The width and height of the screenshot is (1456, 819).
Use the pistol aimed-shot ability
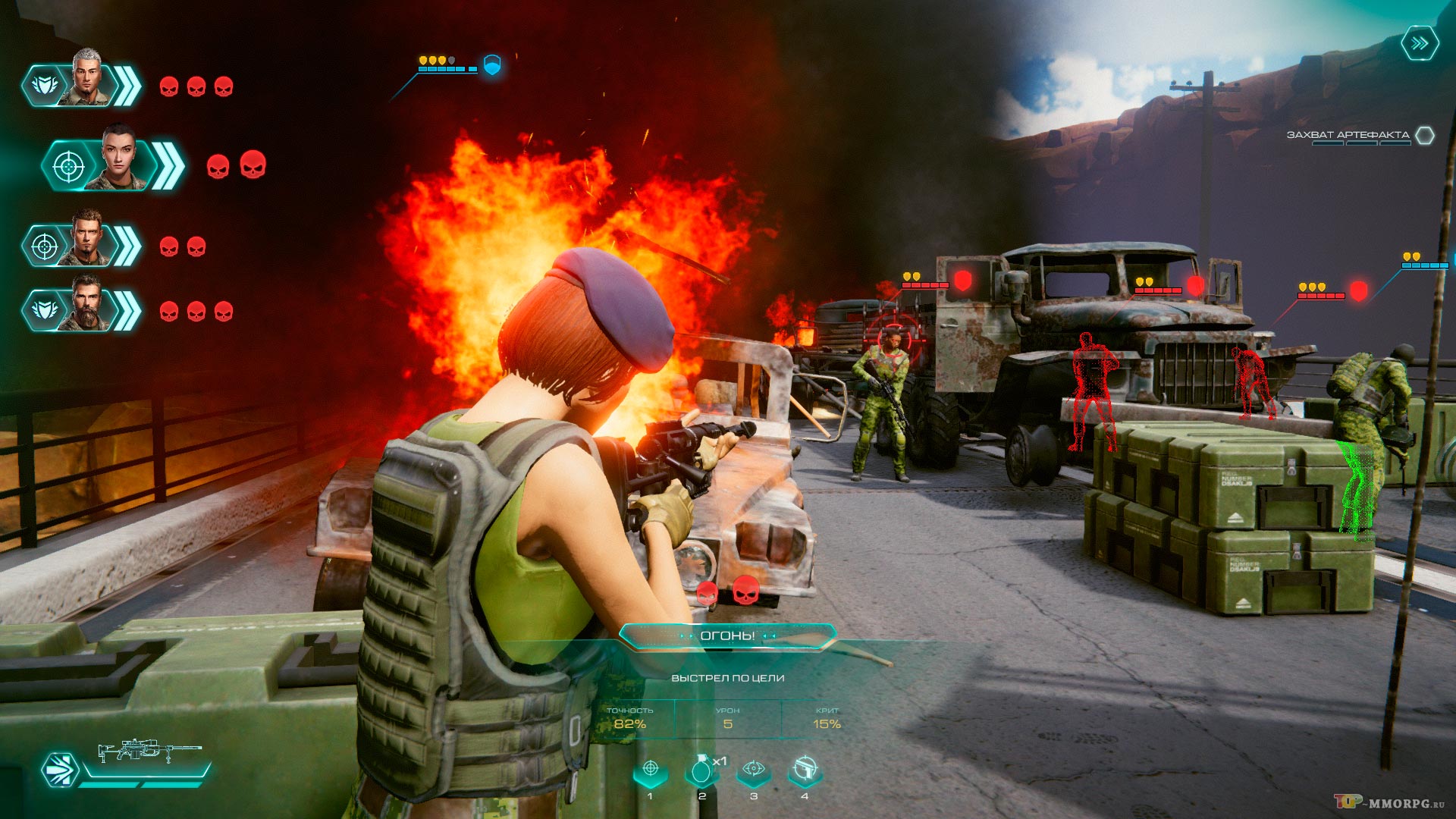coord(805,770)
